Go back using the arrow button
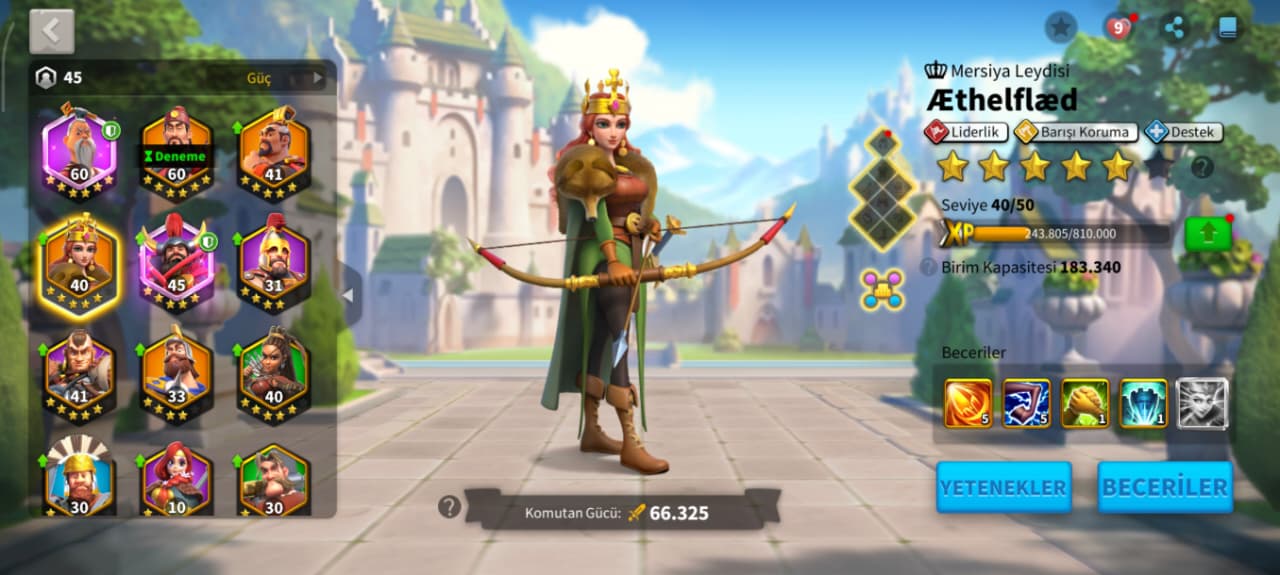 52,32
